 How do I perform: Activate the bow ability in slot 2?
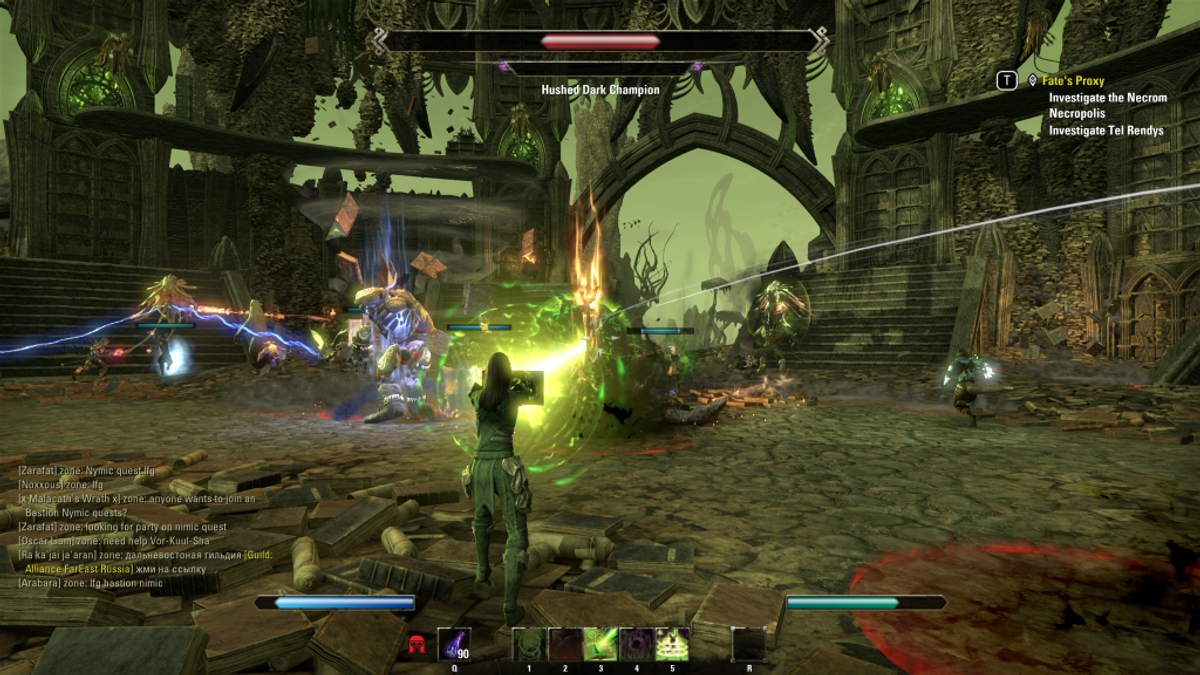[x=564, y=644]
